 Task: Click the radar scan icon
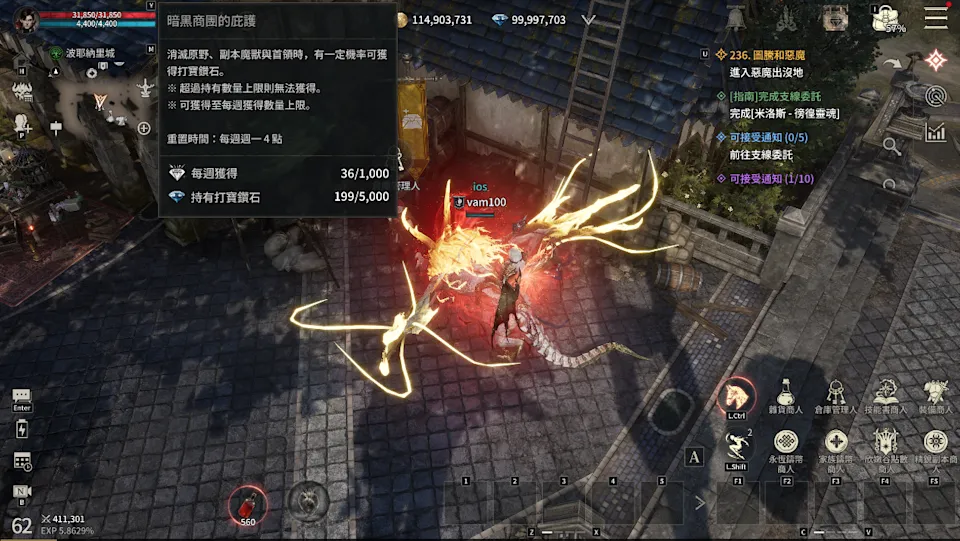pyautogui.click(x=936, y=96)
